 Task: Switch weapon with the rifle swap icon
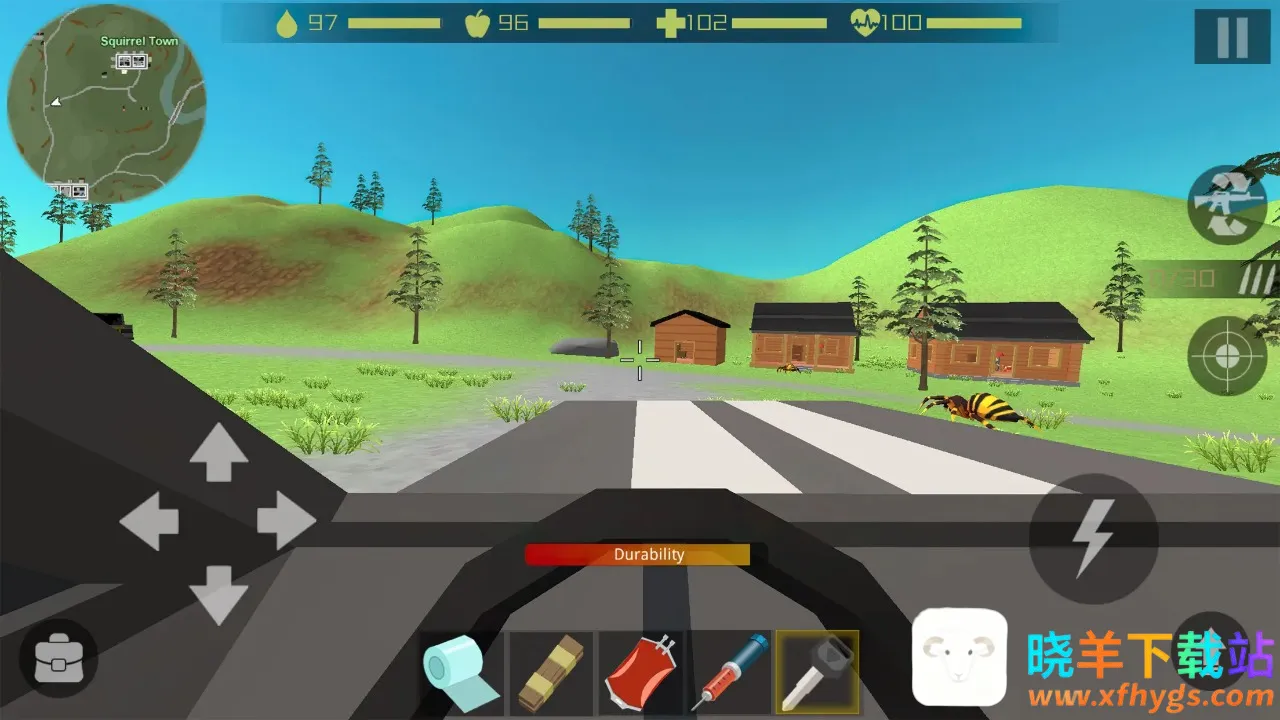[1226, 205]
